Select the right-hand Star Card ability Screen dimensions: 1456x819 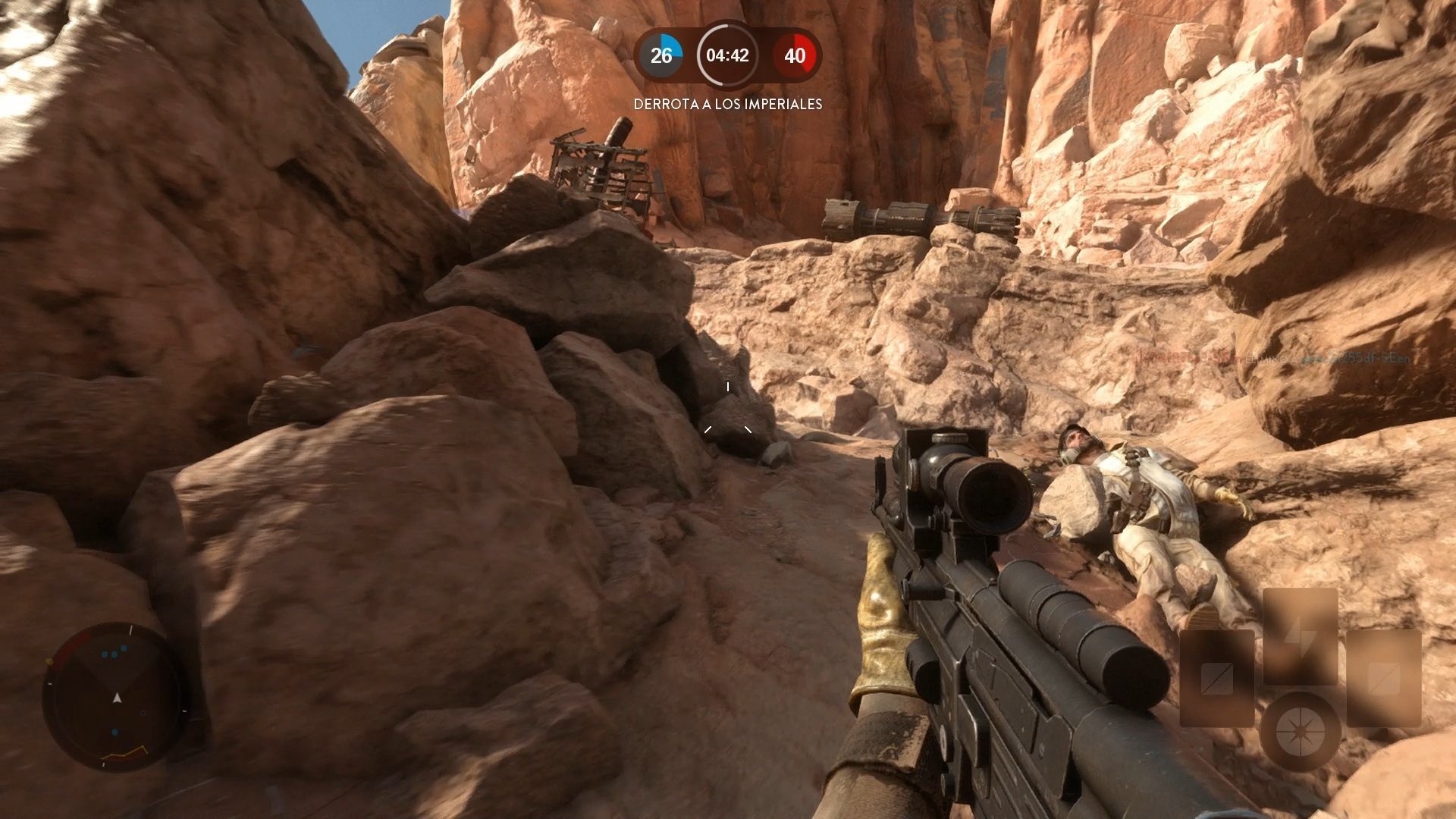[1384, 679]
